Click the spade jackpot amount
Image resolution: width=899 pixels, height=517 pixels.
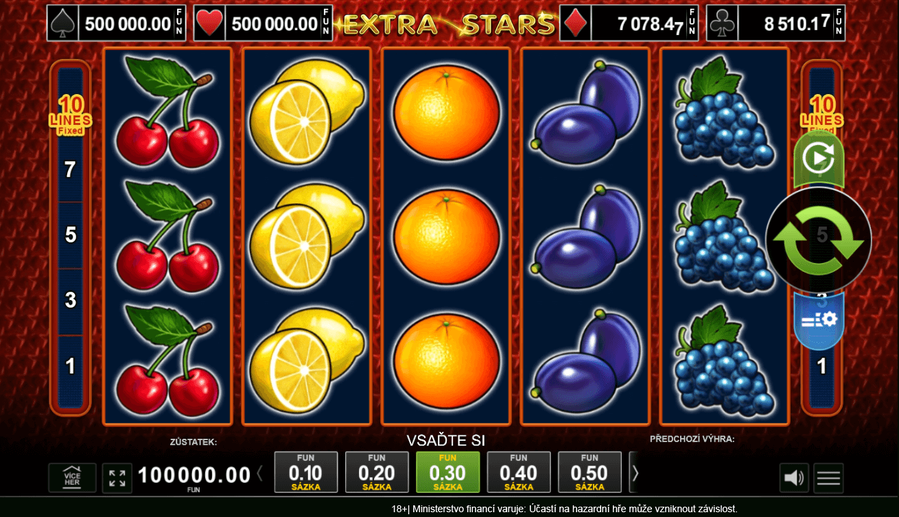point(127,23)
